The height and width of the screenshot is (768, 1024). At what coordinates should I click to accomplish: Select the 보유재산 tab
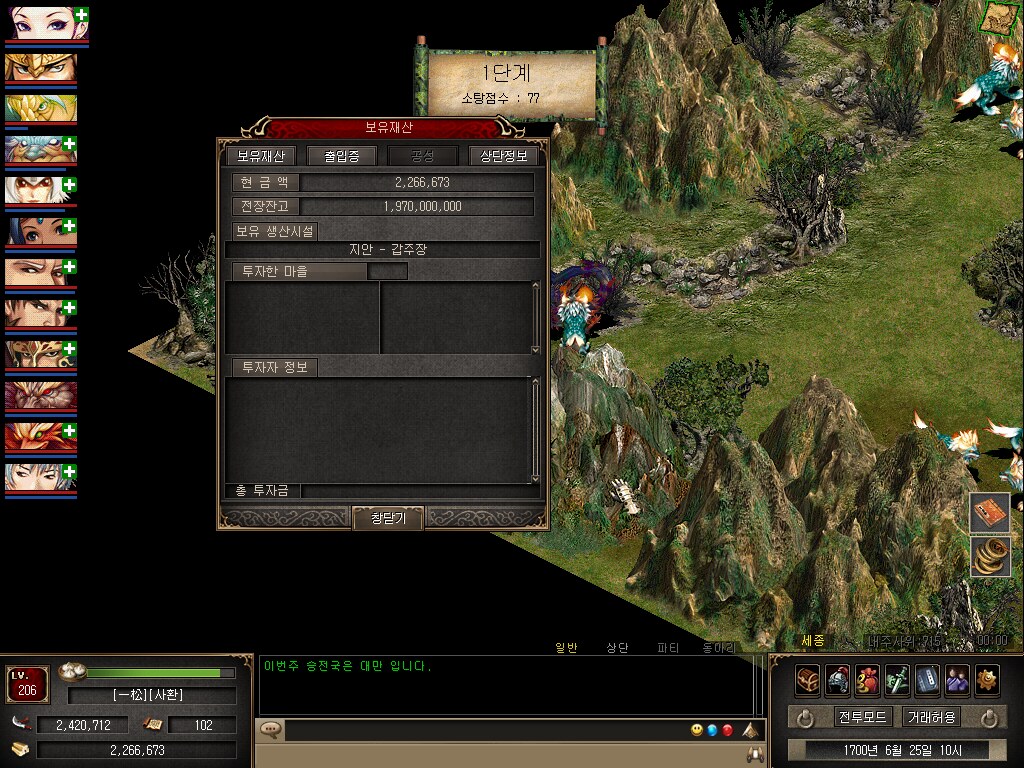(x=261, y=156)
